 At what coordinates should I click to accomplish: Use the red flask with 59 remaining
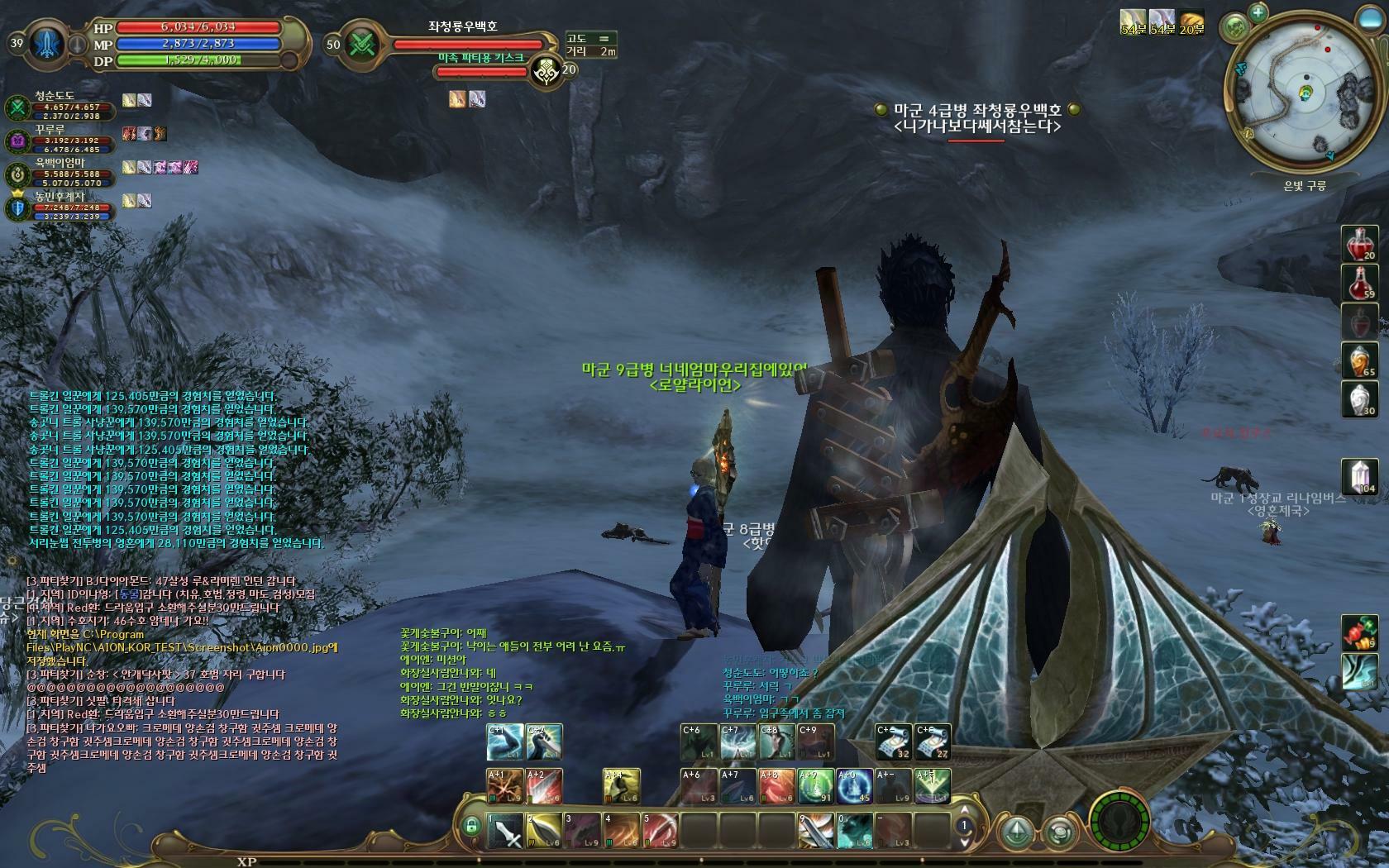tap(1359, 283)
